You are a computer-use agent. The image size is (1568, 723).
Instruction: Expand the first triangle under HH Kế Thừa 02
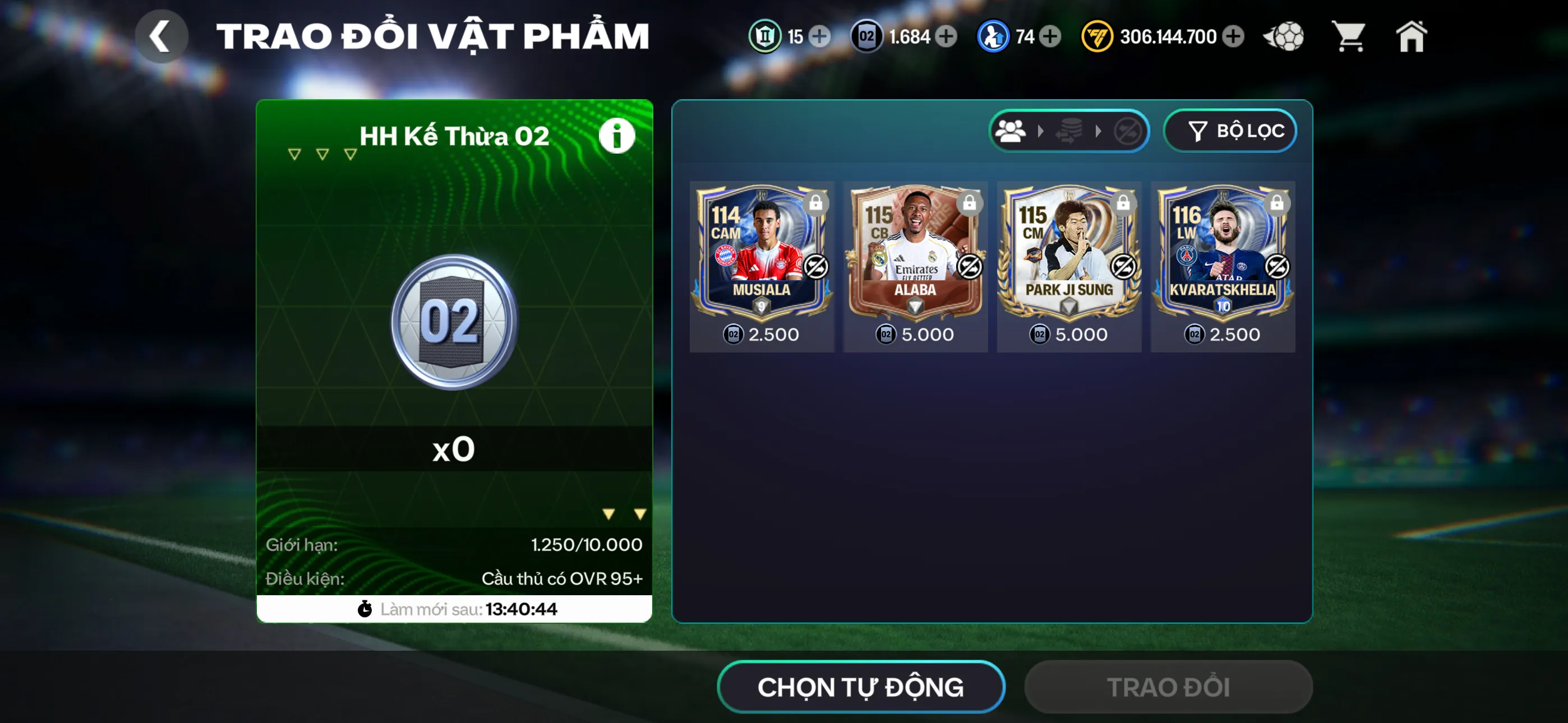(294, 154)
